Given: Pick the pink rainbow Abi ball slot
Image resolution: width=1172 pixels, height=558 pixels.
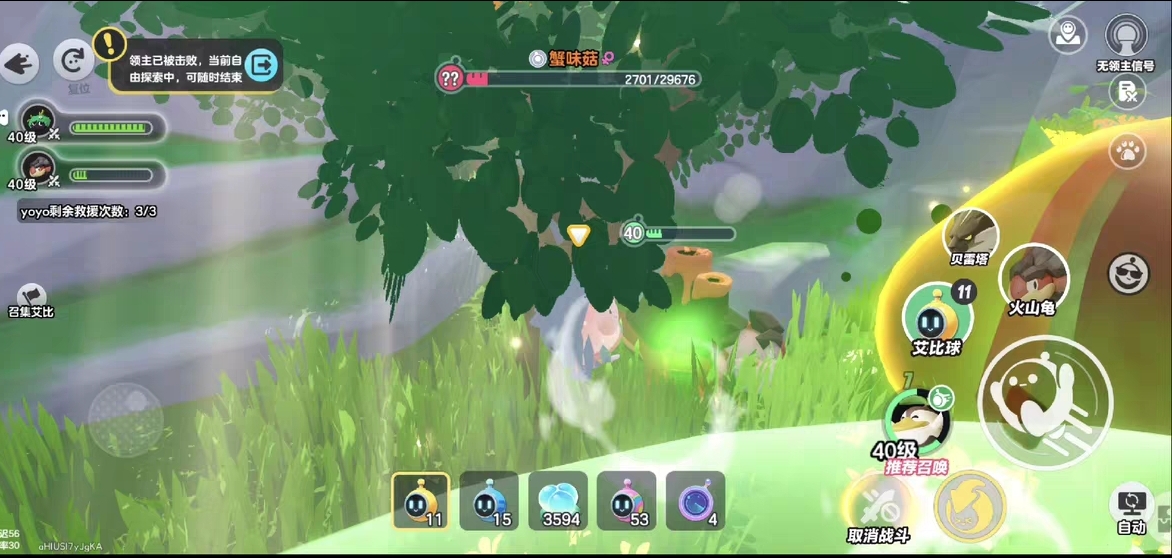Looking at the screenshot, I should pyautogui.click(x=626, y=501).
